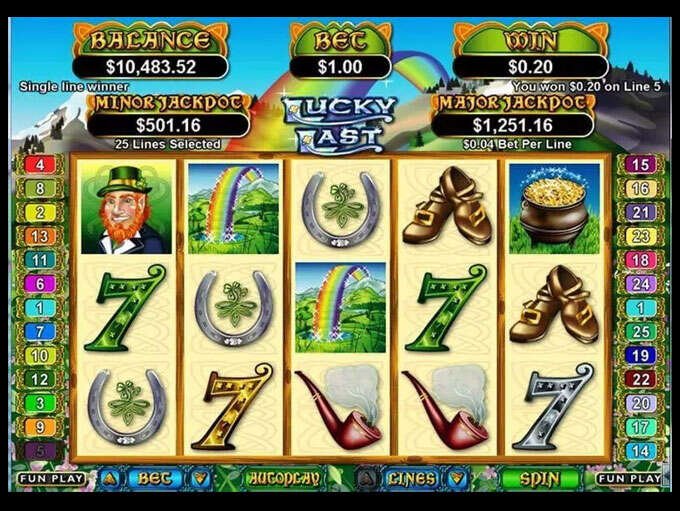The height and width of the screenshot is (511, 680).
Task: Highlight payline 22 marker
Action: tap(640, 379)
